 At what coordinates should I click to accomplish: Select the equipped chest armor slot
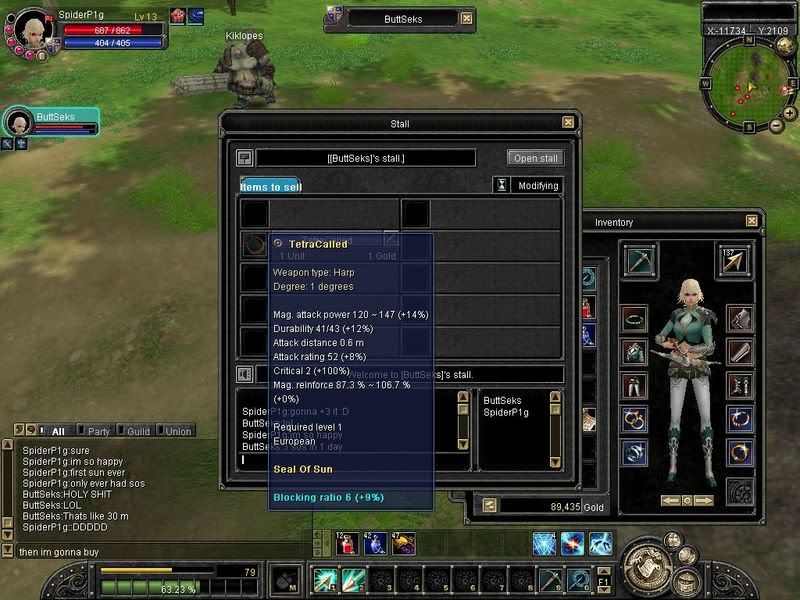coord(634,351)
